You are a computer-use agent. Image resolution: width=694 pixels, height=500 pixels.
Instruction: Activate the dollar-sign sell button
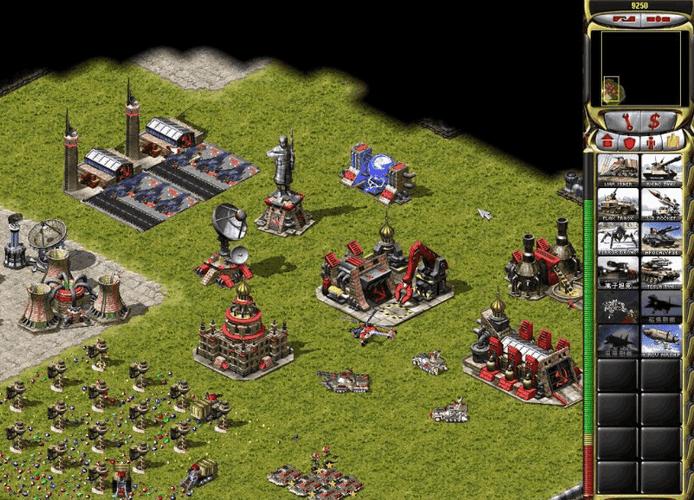click(x=654, y=121)
